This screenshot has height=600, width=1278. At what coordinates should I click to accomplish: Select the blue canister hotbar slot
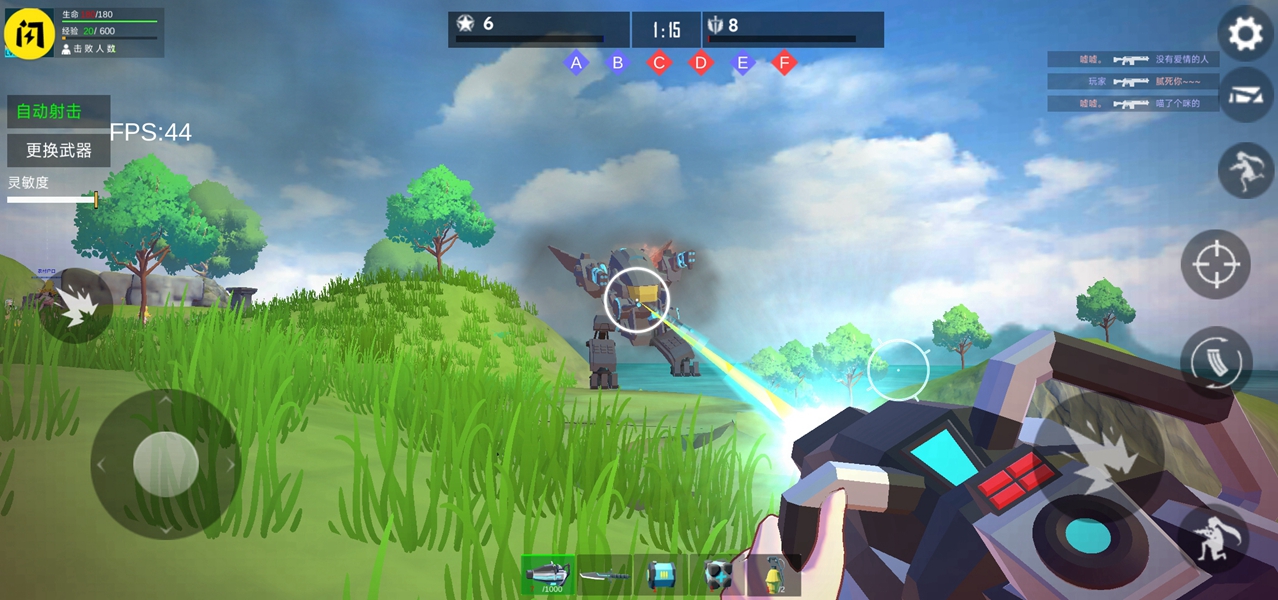pos(661,575)
